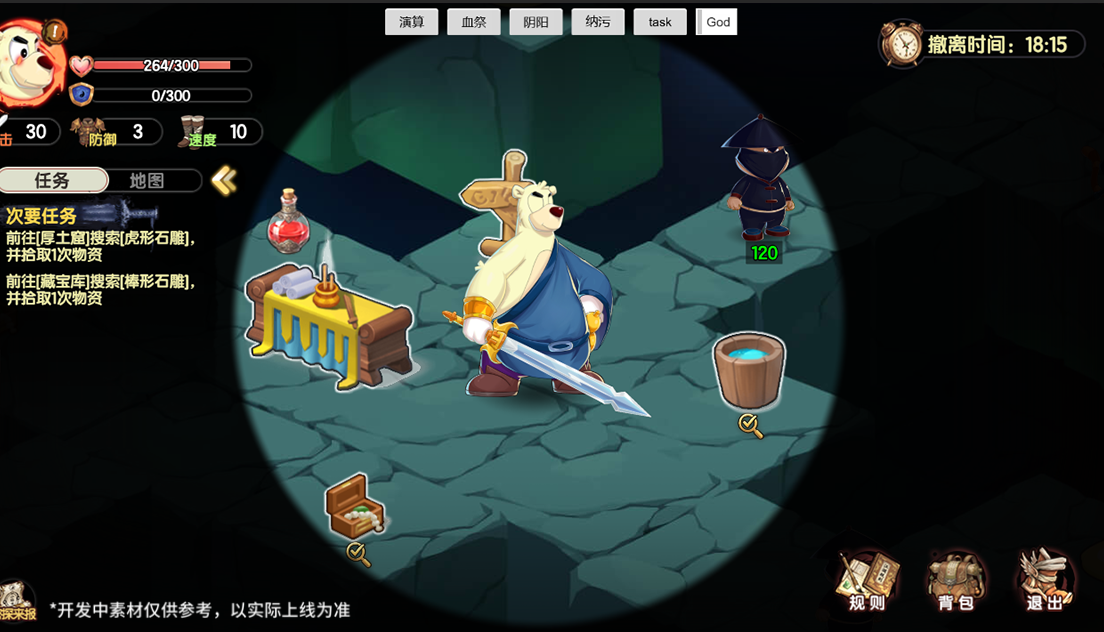The width and height of the screenshot is (1104, 632).
Task: Click the 演算 debug button
Action: tap(412, 22)
